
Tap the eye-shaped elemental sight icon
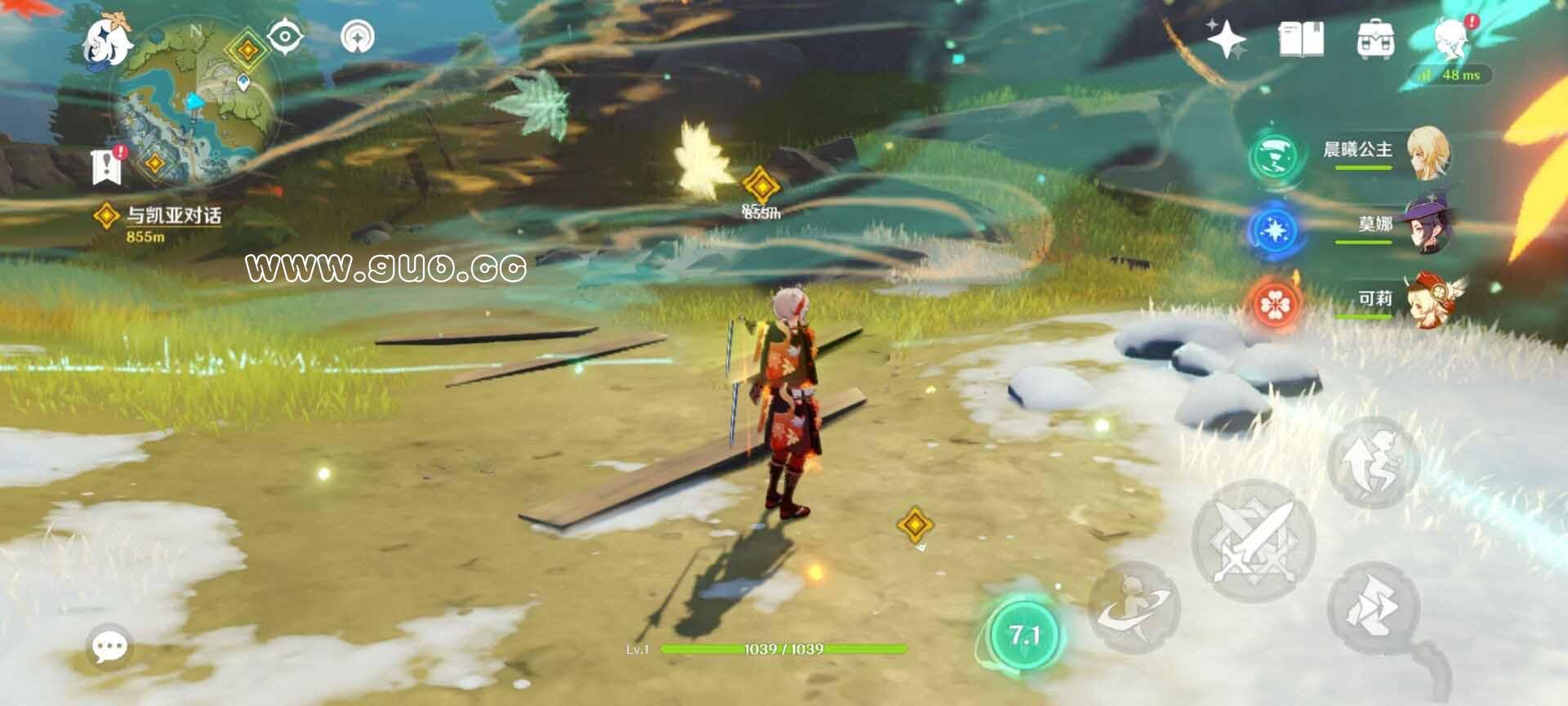pos(285,37)
